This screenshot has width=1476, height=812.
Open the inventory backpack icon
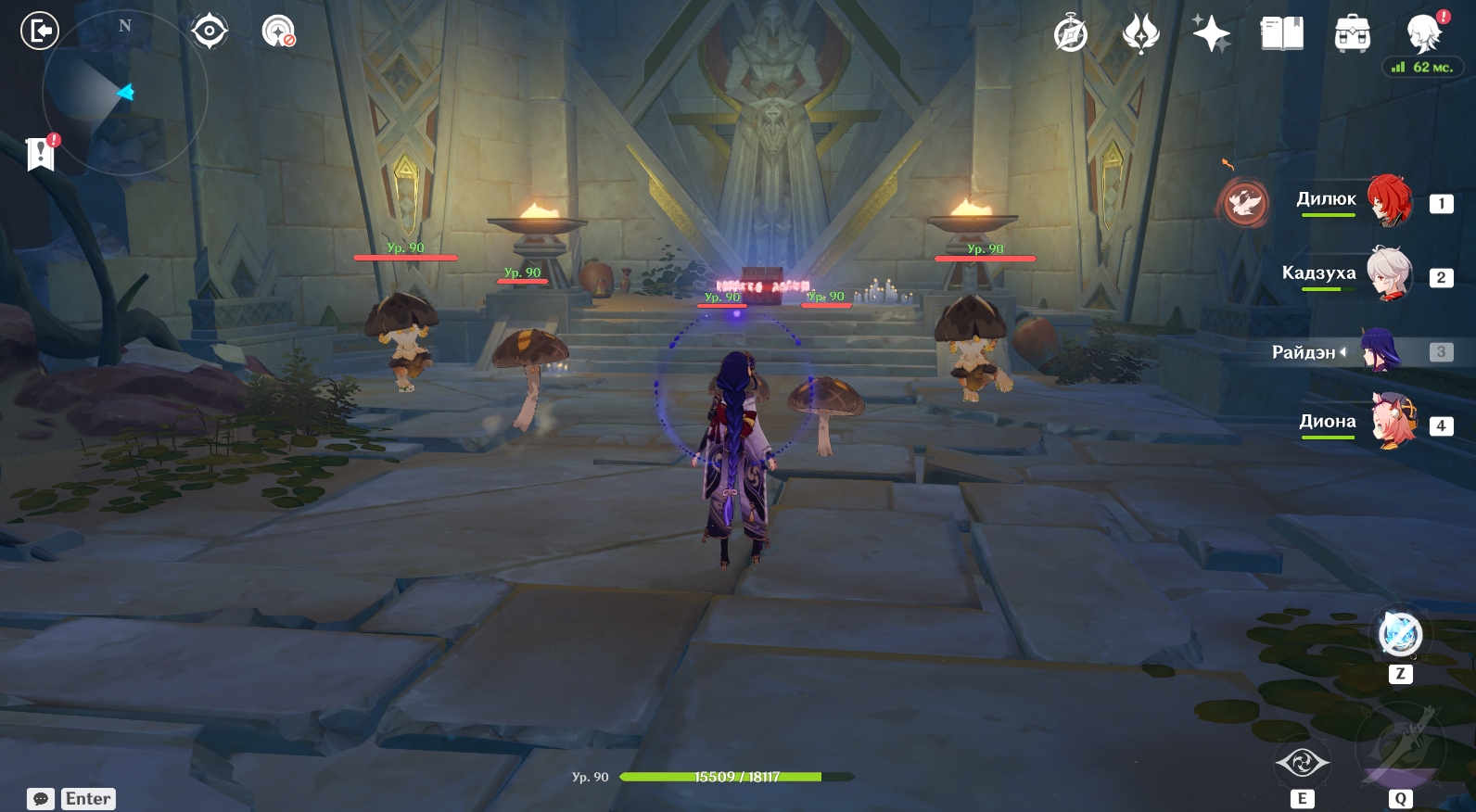click(1353, 34)
